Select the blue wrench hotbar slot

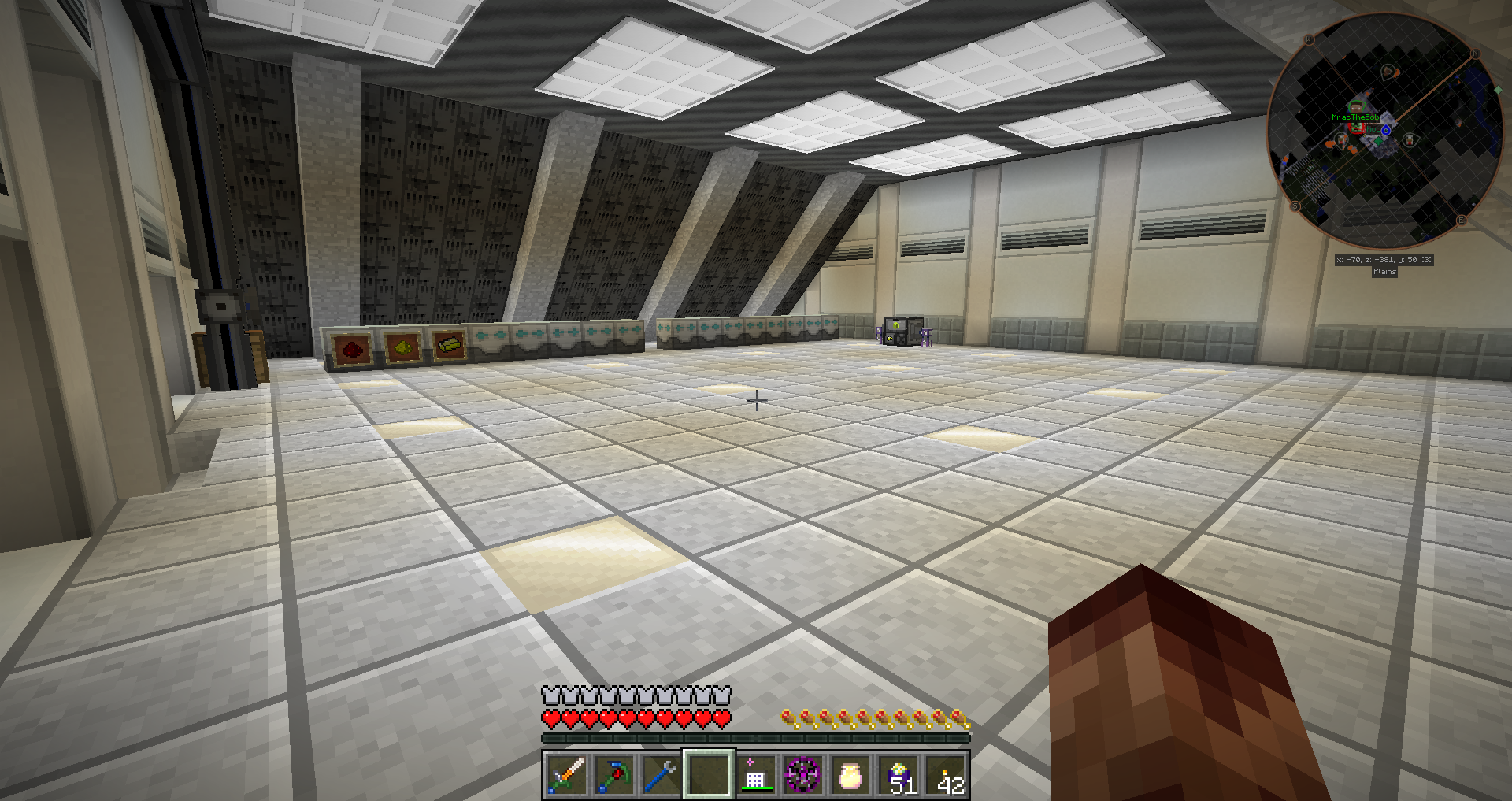[x=661, y=775]
